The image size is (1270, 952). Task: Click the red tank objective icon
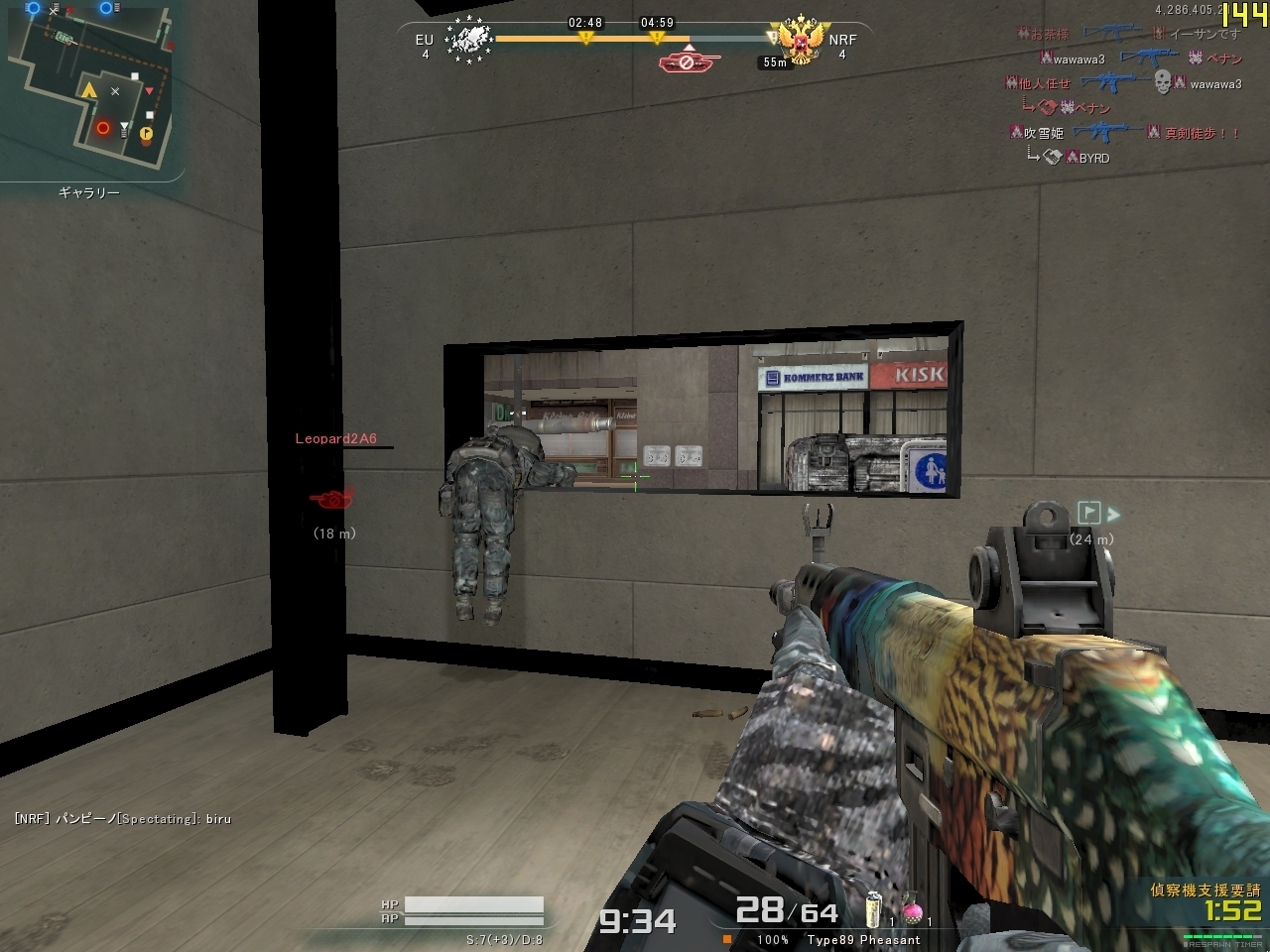[689, 61]
